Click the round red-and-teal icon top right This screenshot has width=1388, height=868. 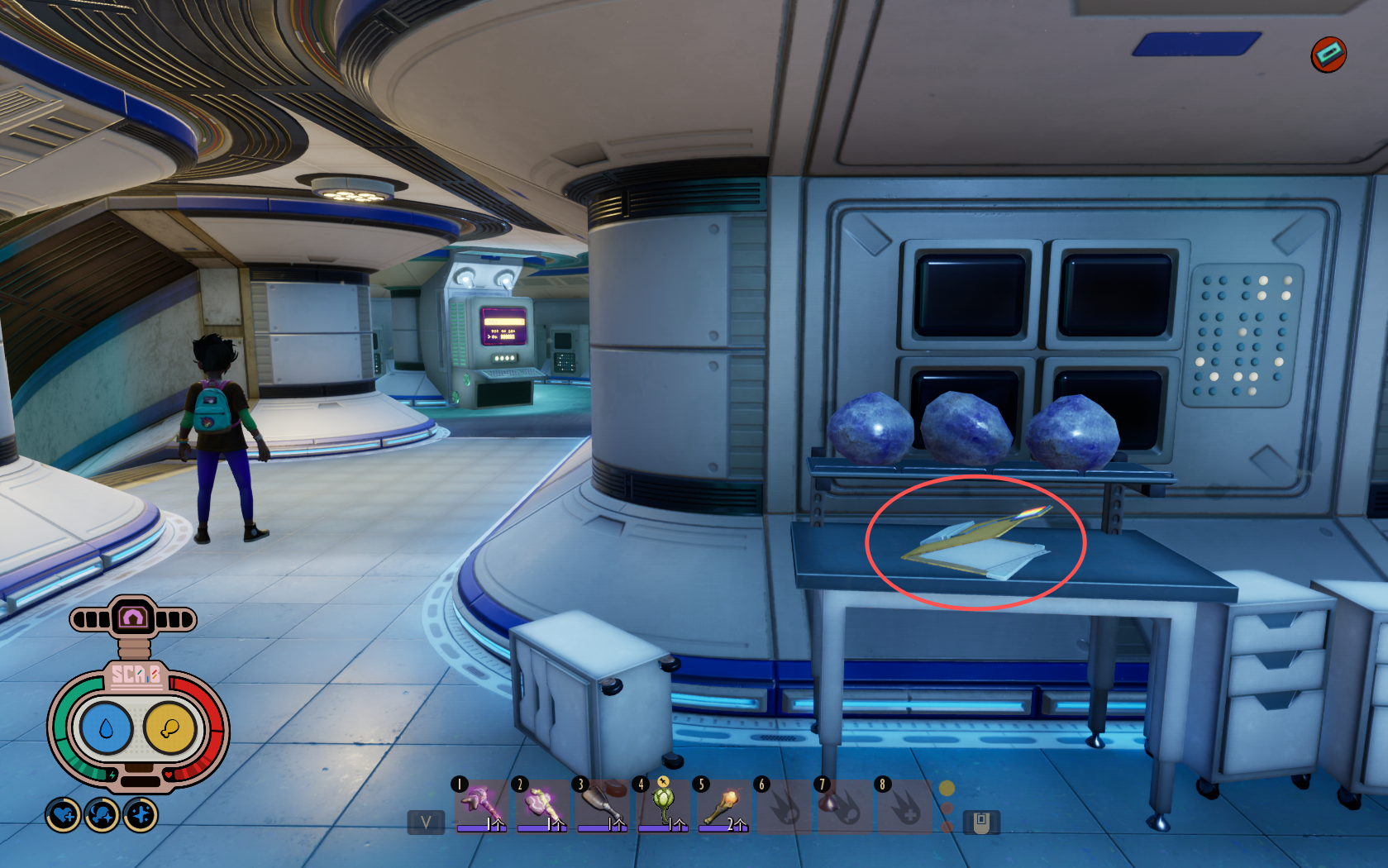(1328, 55)
